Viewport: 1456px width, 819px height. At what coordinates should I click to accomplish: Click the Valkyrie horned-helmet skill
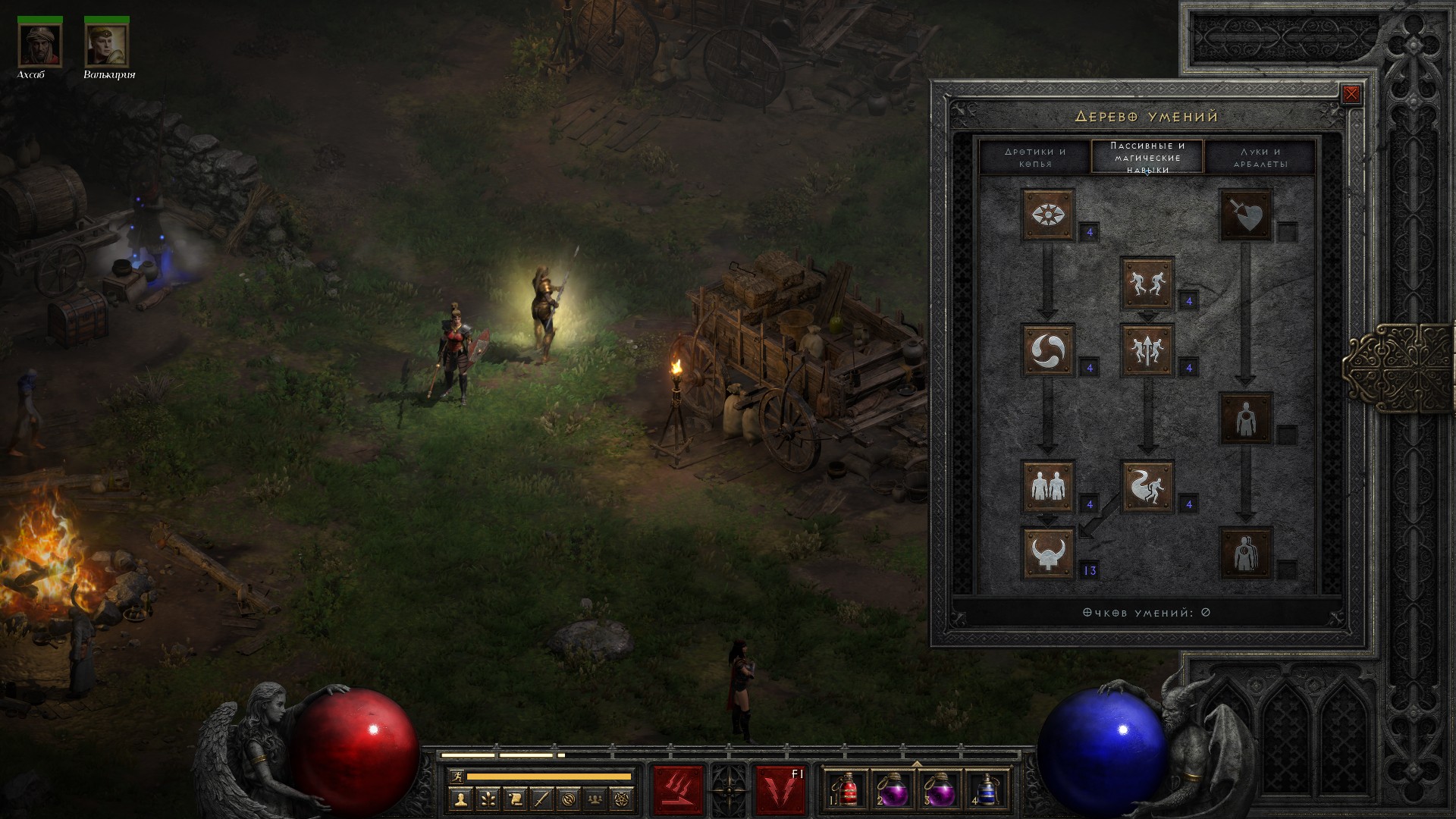coord(1048,554)
